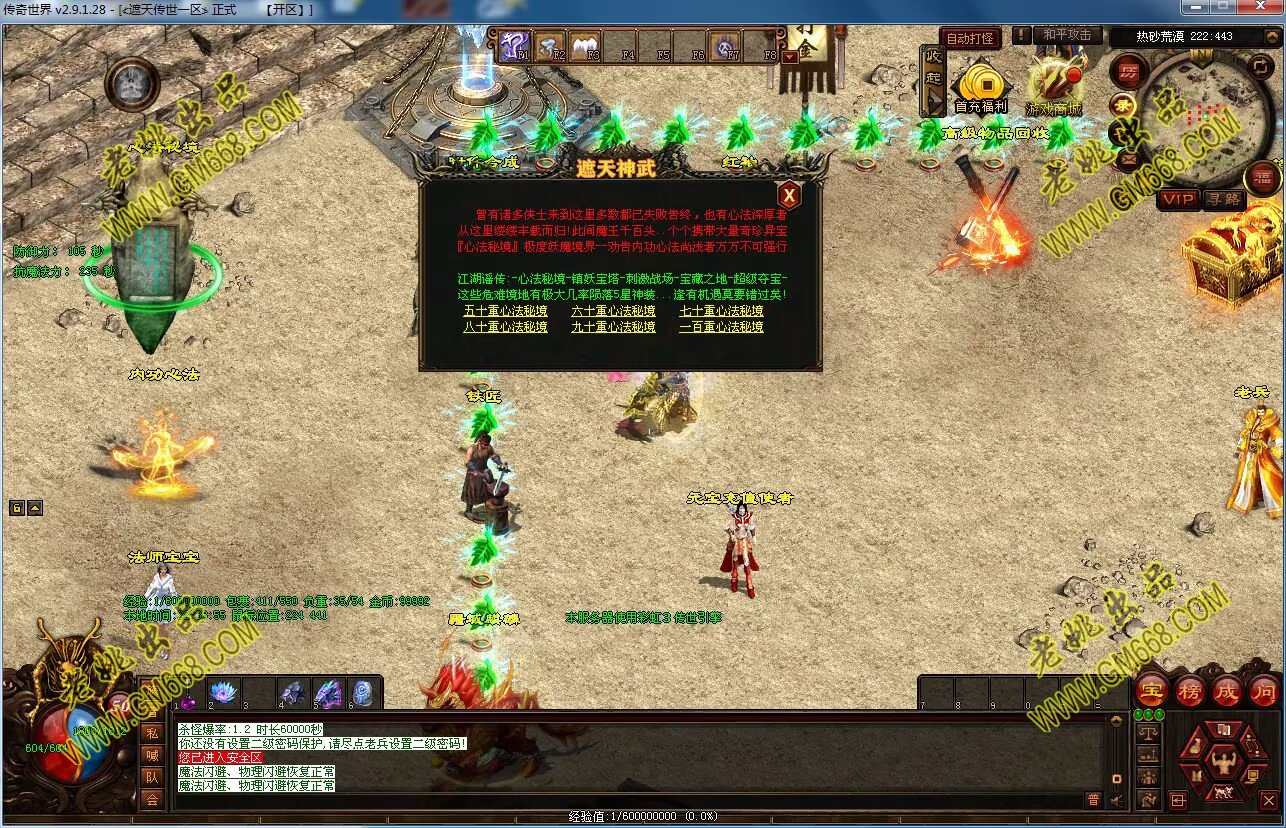Screen dimensions: 1286x828
Task: Collapse the top icons with 收起 tab
Action: 933,80
